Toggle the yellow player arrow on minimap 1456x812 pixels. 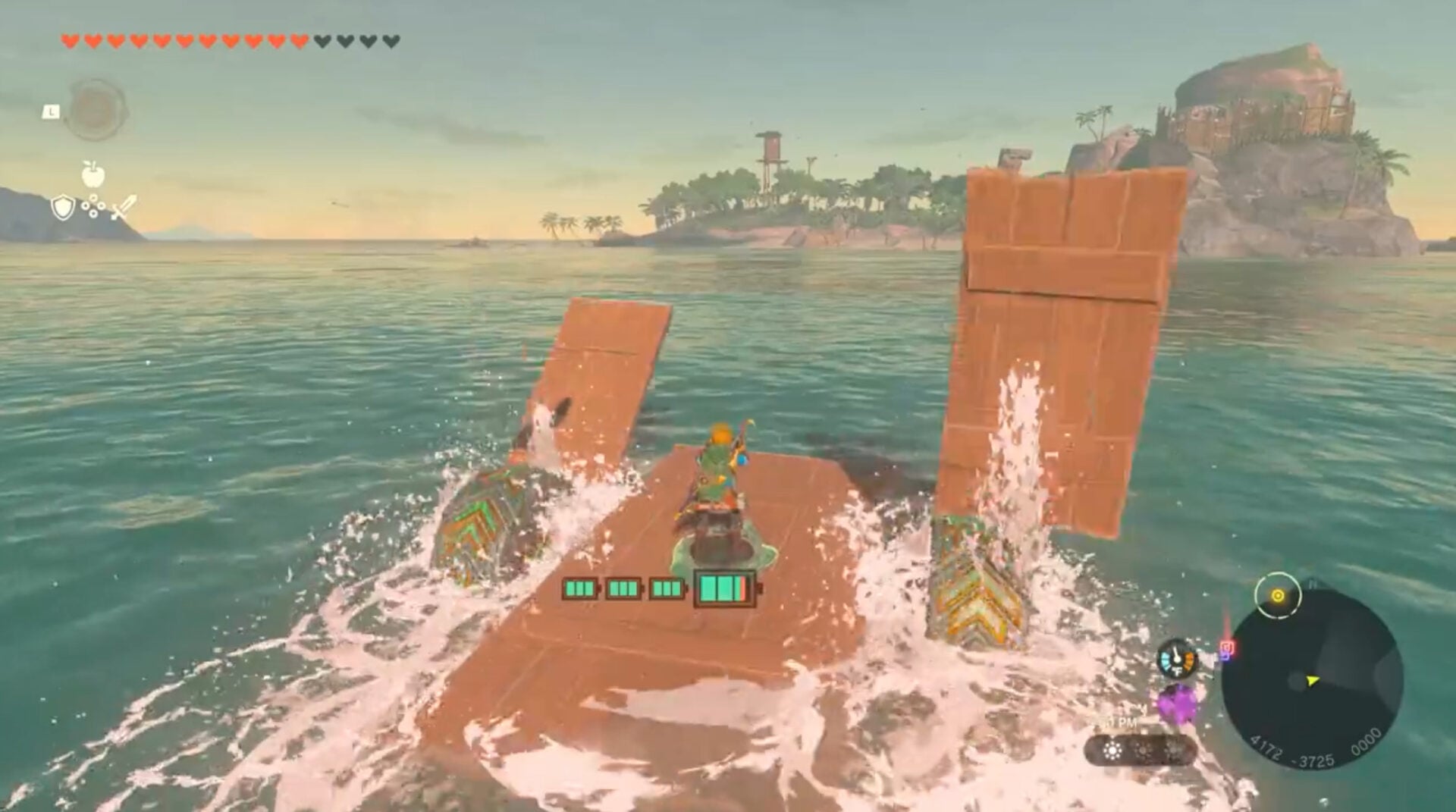[1312, 681]
